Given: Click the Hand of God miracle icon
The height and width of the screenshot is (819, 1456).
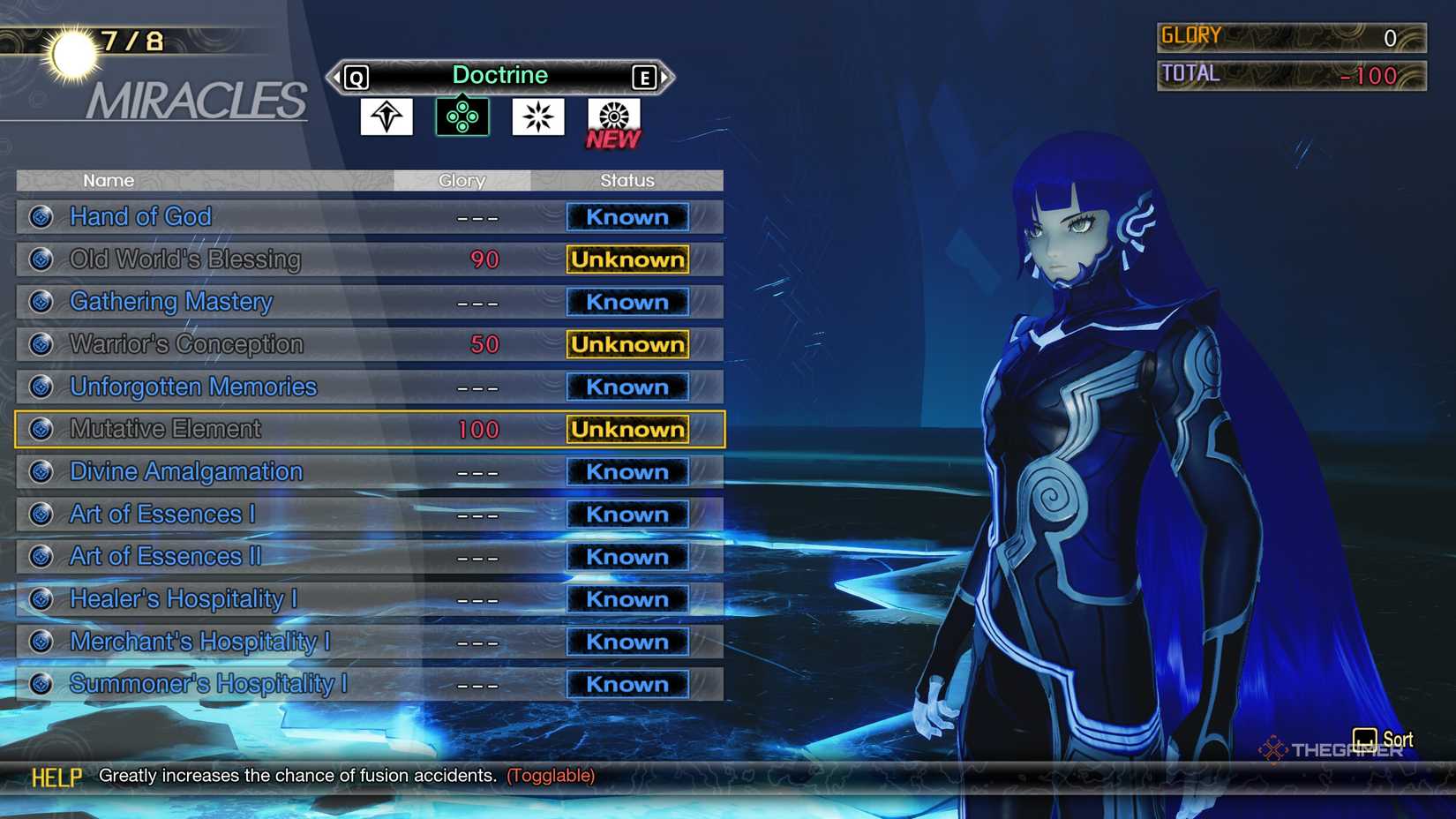Looking at the screenshot, I should 40,216.
